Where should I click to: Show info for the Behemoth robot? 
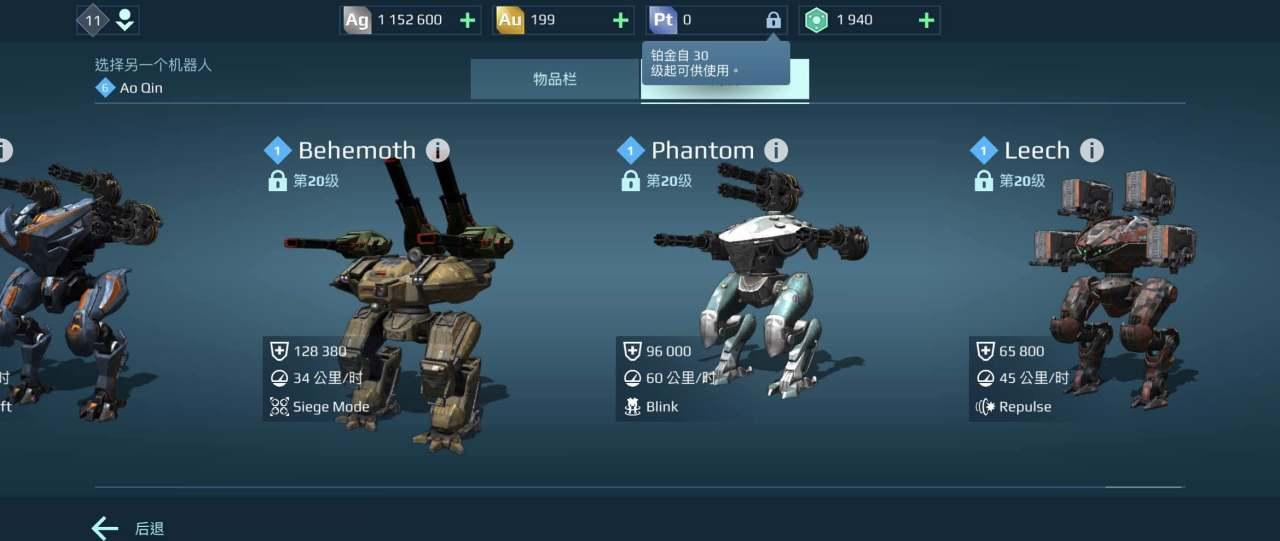pos(438,151)
